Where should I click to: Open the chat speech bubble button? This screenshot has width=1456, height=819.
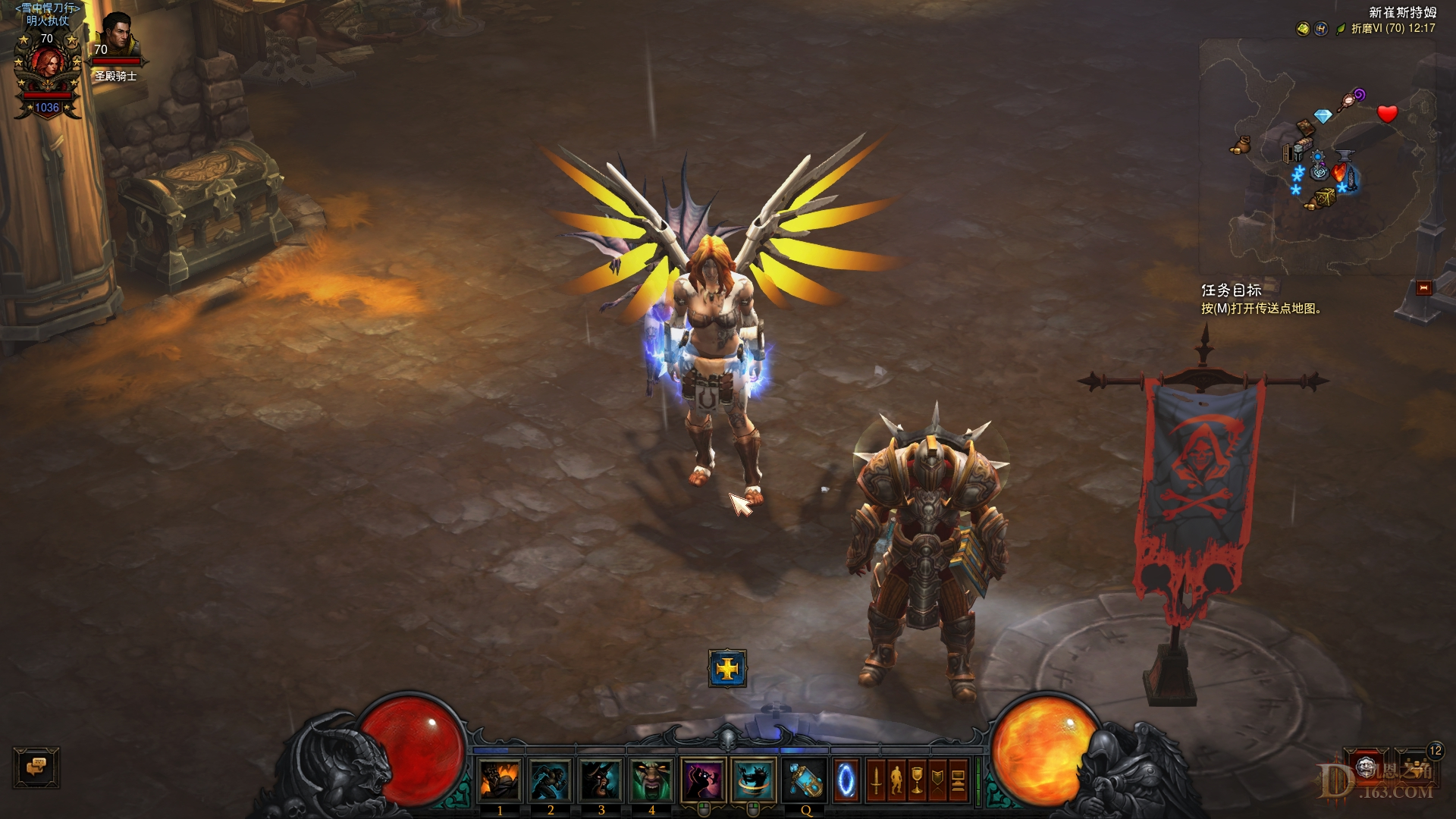coord(36,767)
